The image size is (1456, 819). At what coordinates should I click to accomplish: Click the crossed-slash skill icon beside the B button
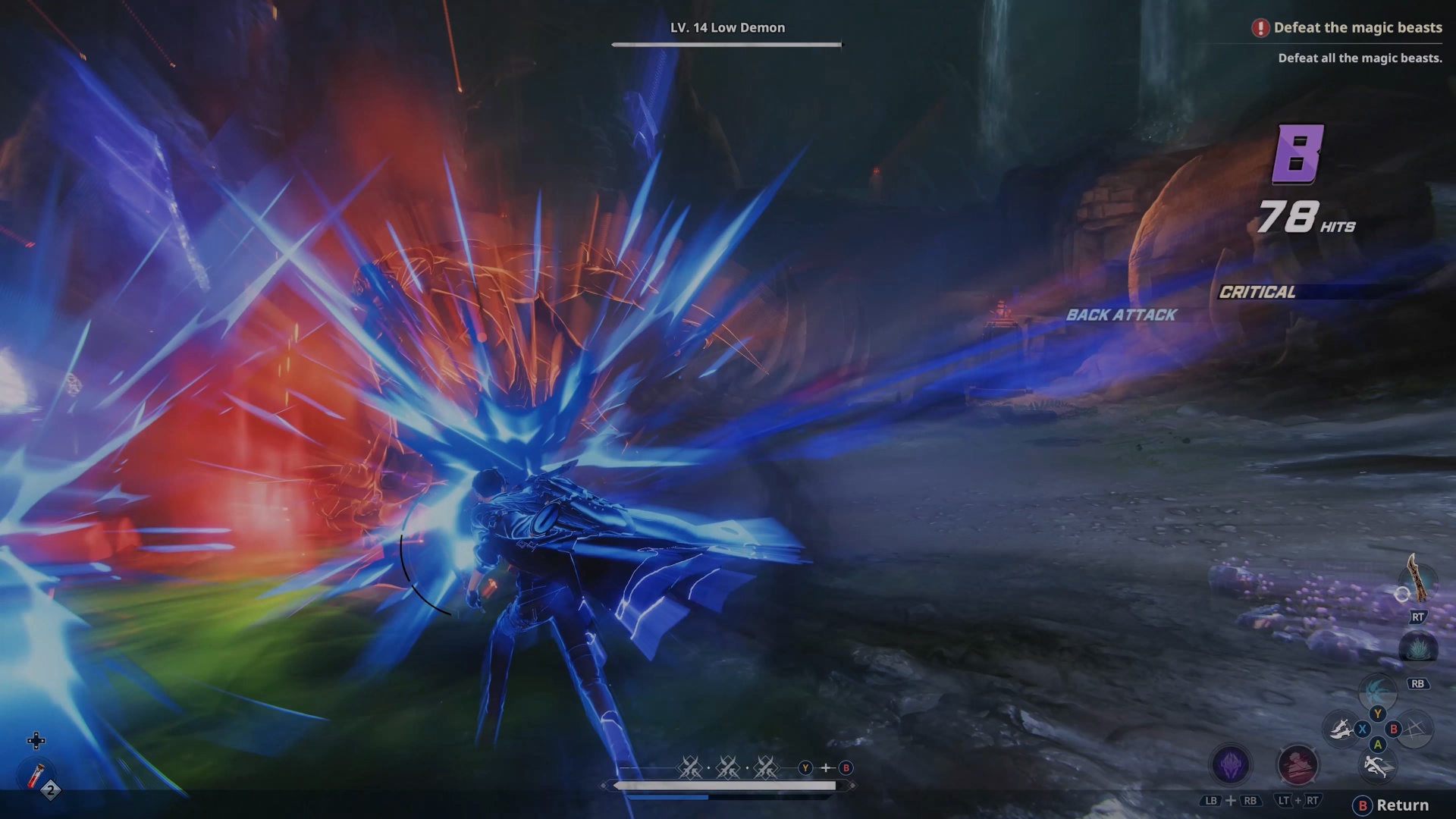1417,730
